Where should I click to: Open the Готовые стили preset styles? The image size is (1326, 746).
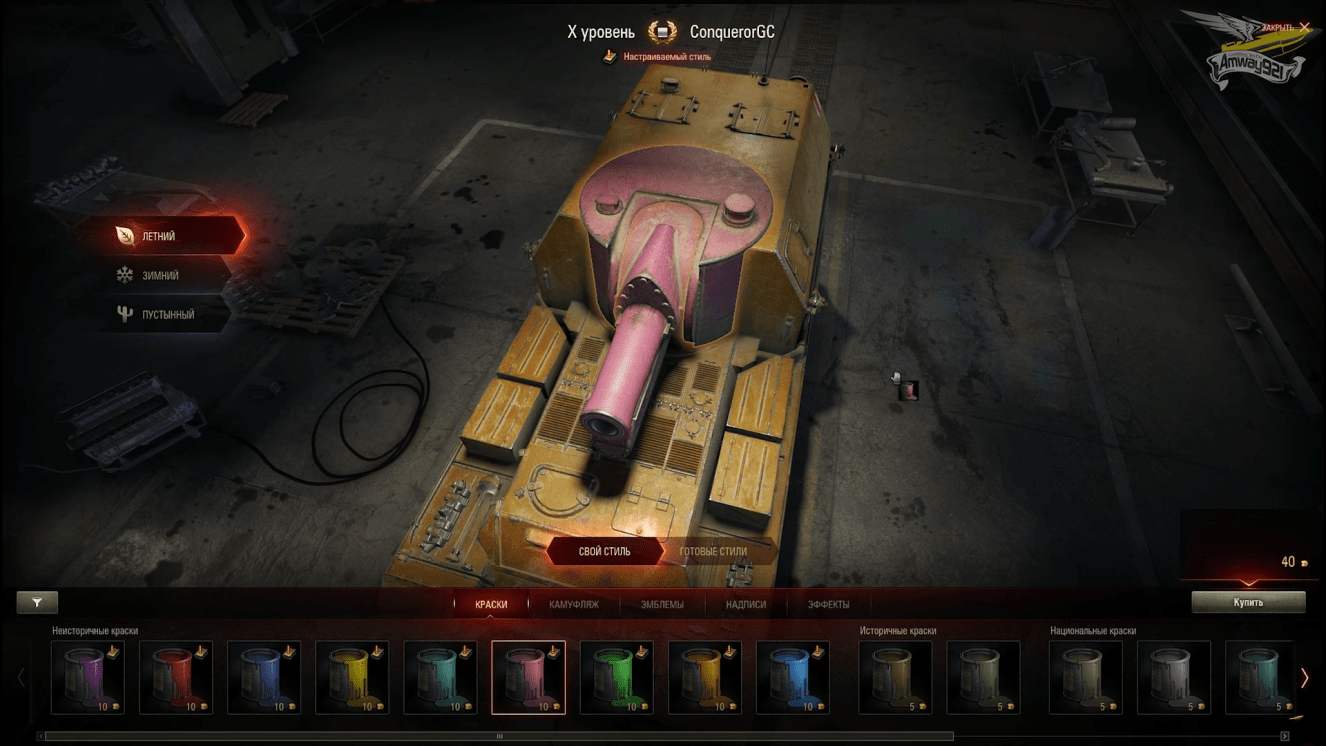click(x=713, y=551)
